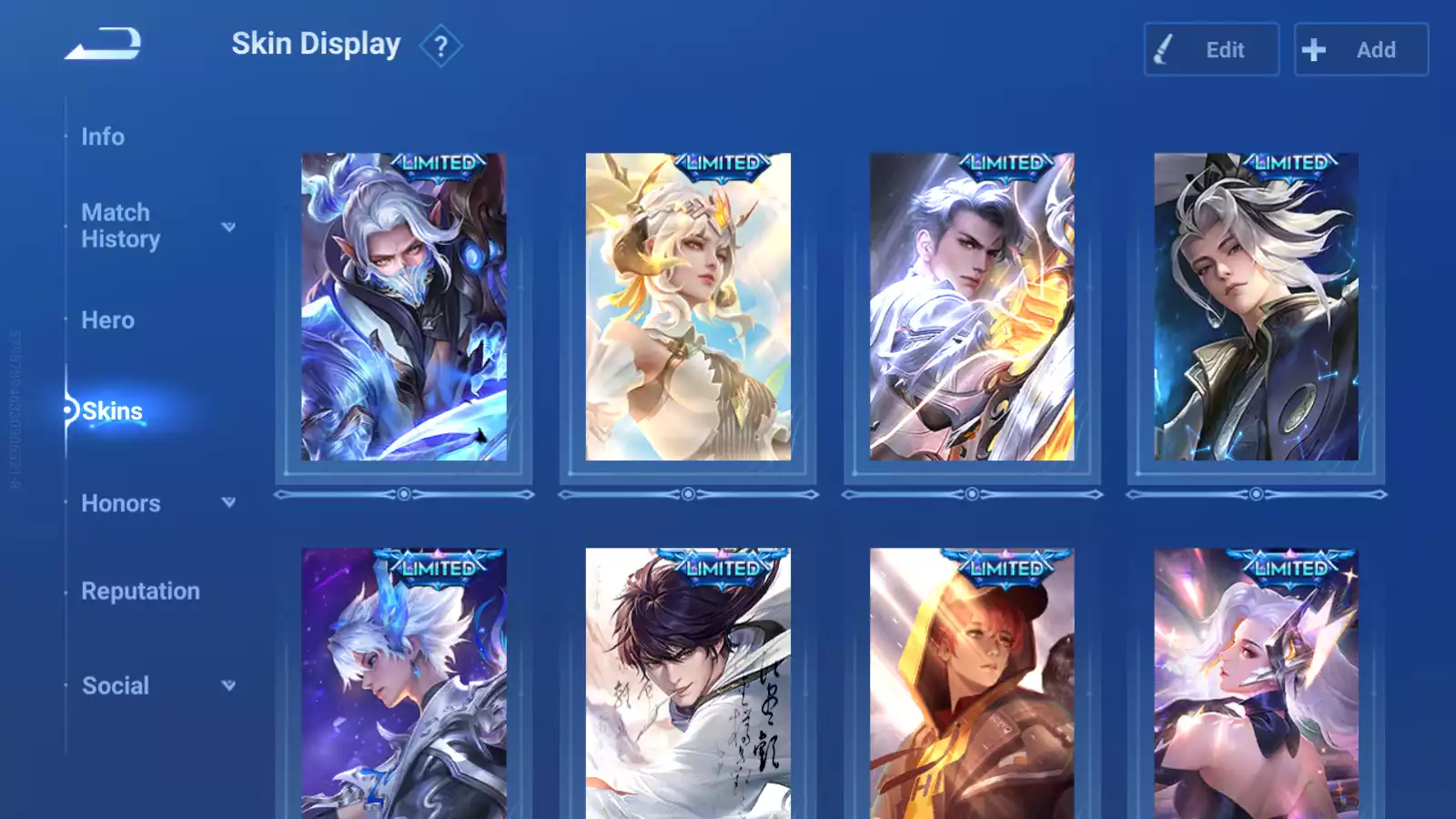
Task: Select the dark-haired swordsman with calligraphy skin
Action: pyautogui.click(x=688, y=682)
